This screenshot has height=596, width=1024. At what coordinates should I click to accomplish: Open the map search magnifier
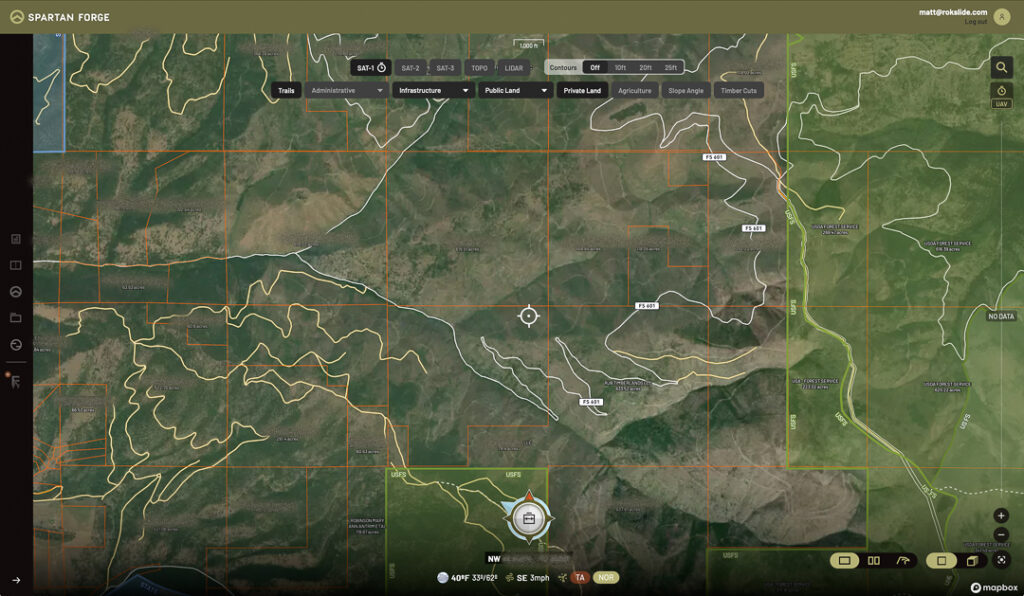[1001, 68]
